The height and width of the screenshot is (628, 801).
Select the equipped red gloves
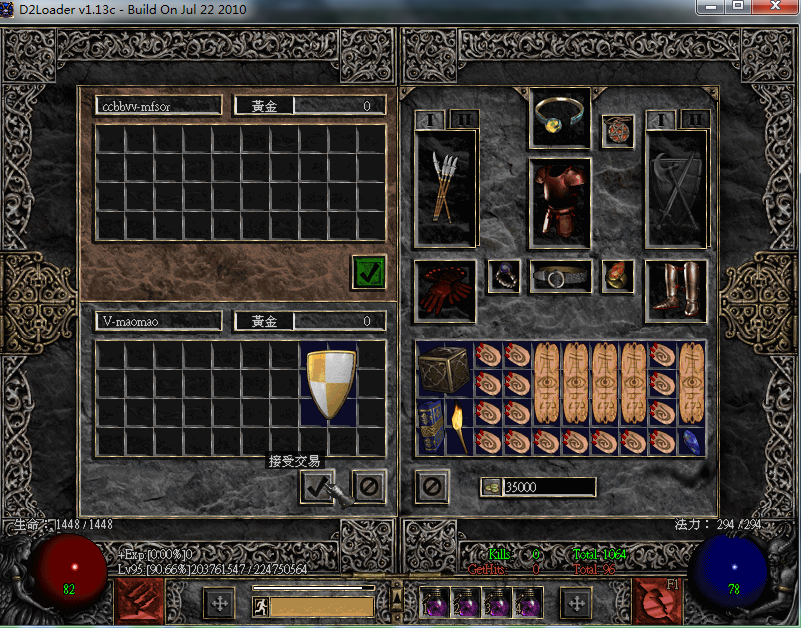click(445, 291)
